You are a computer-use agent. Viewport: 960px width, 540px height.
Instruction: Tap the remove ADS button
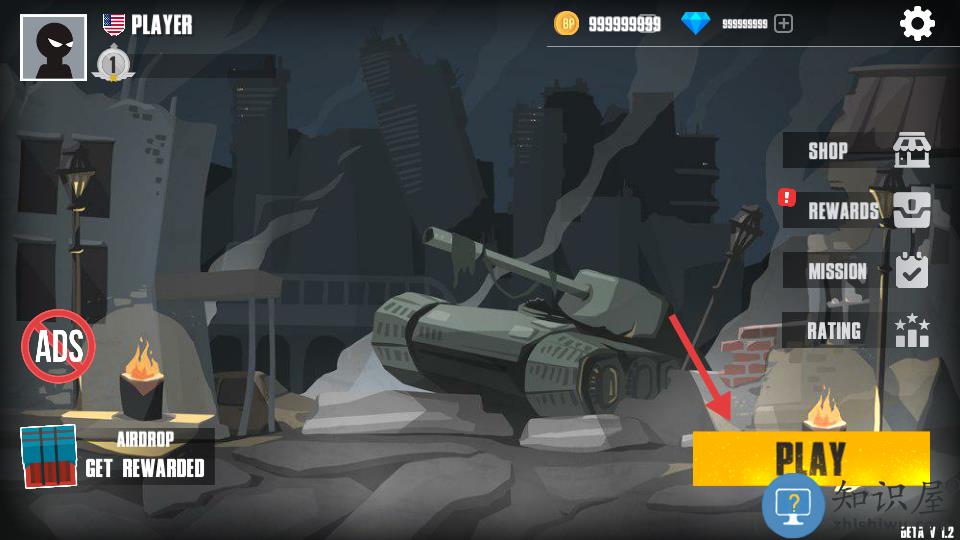[x=58, y=346]
